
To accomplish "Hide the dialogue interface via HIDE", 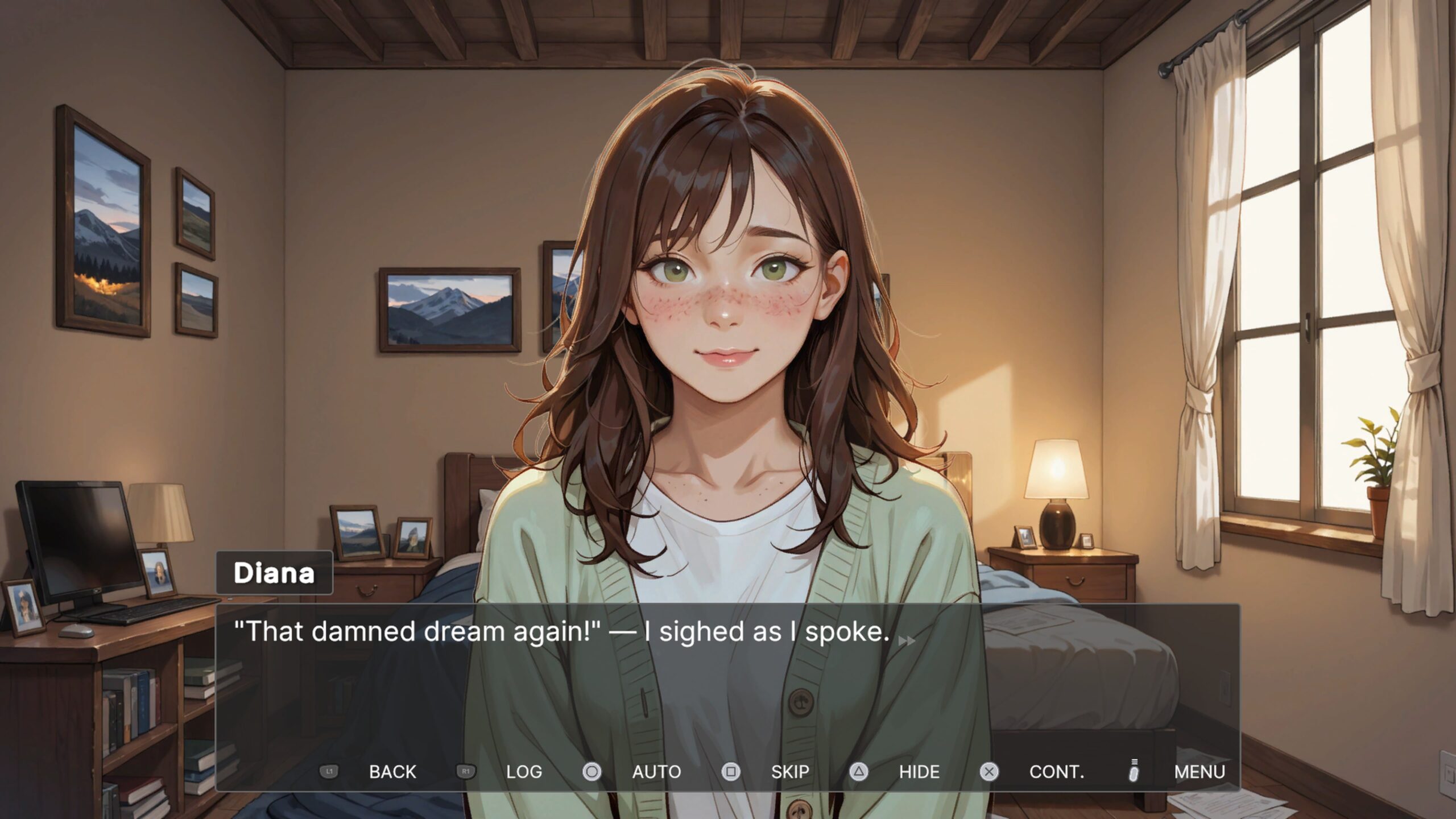I will [919, 772].
